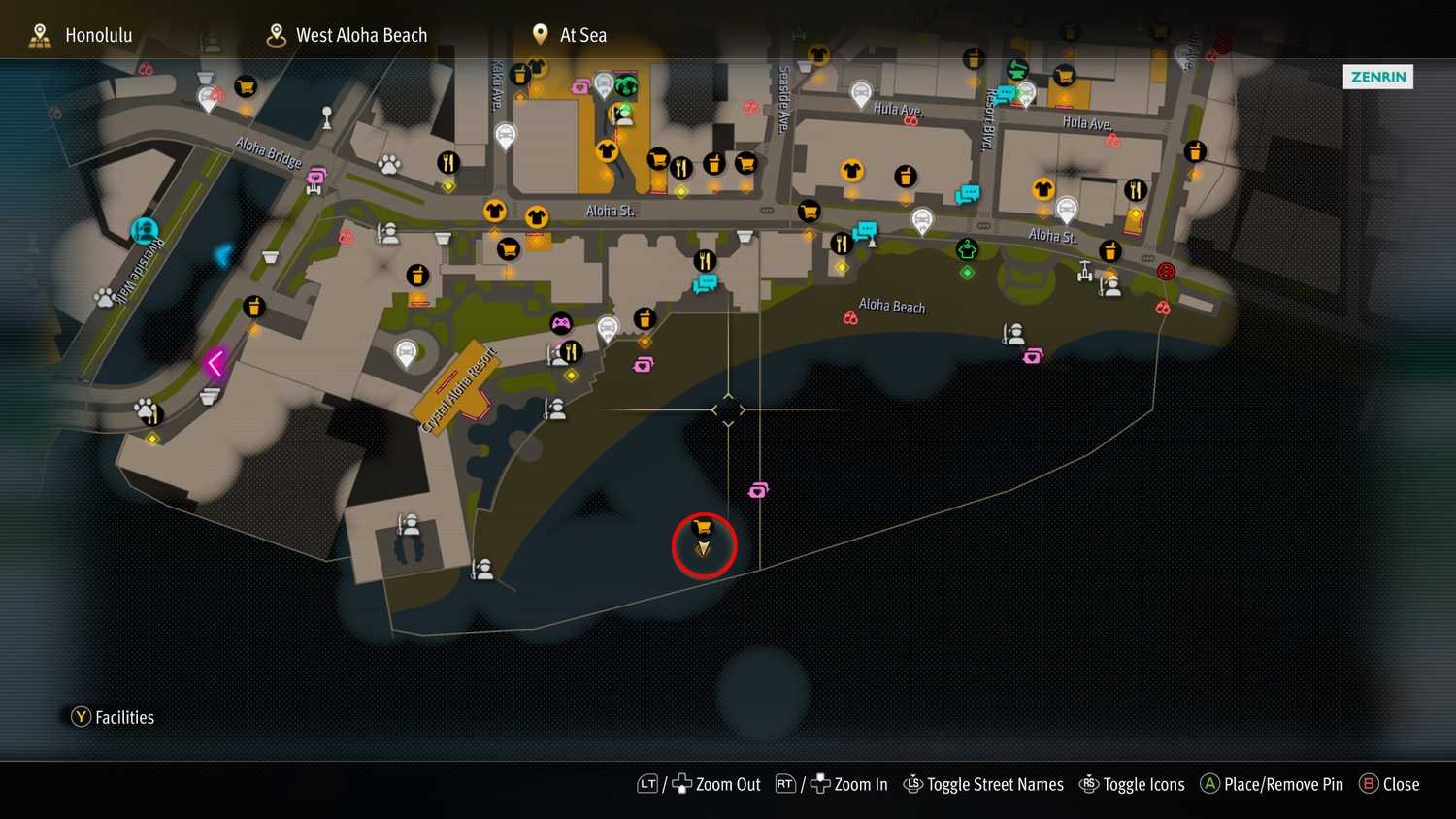Select the shirt marker below Resort Blvd's Hula Ave block
1456x819 pixels.
[x=1043, y=189]
